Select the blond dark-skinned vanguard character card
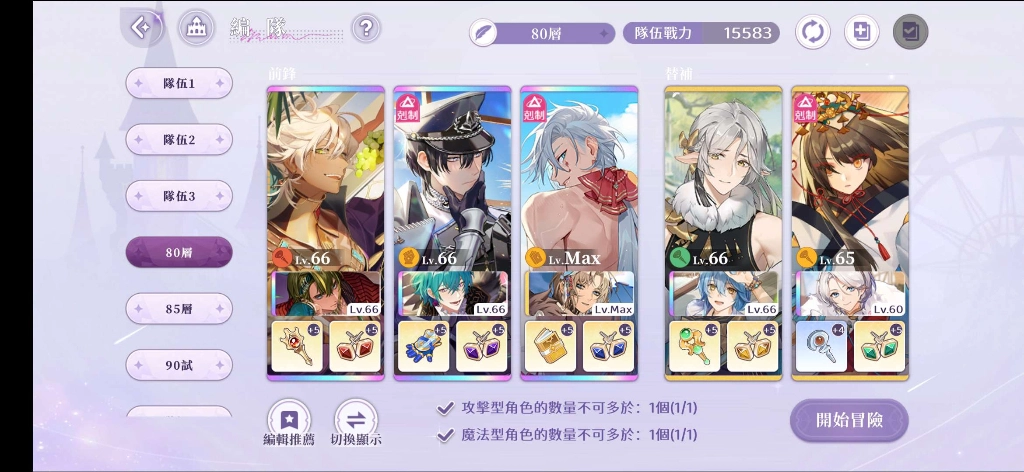Image resolution: width=1024 pixels, height=472 pixels. [325, 180]
